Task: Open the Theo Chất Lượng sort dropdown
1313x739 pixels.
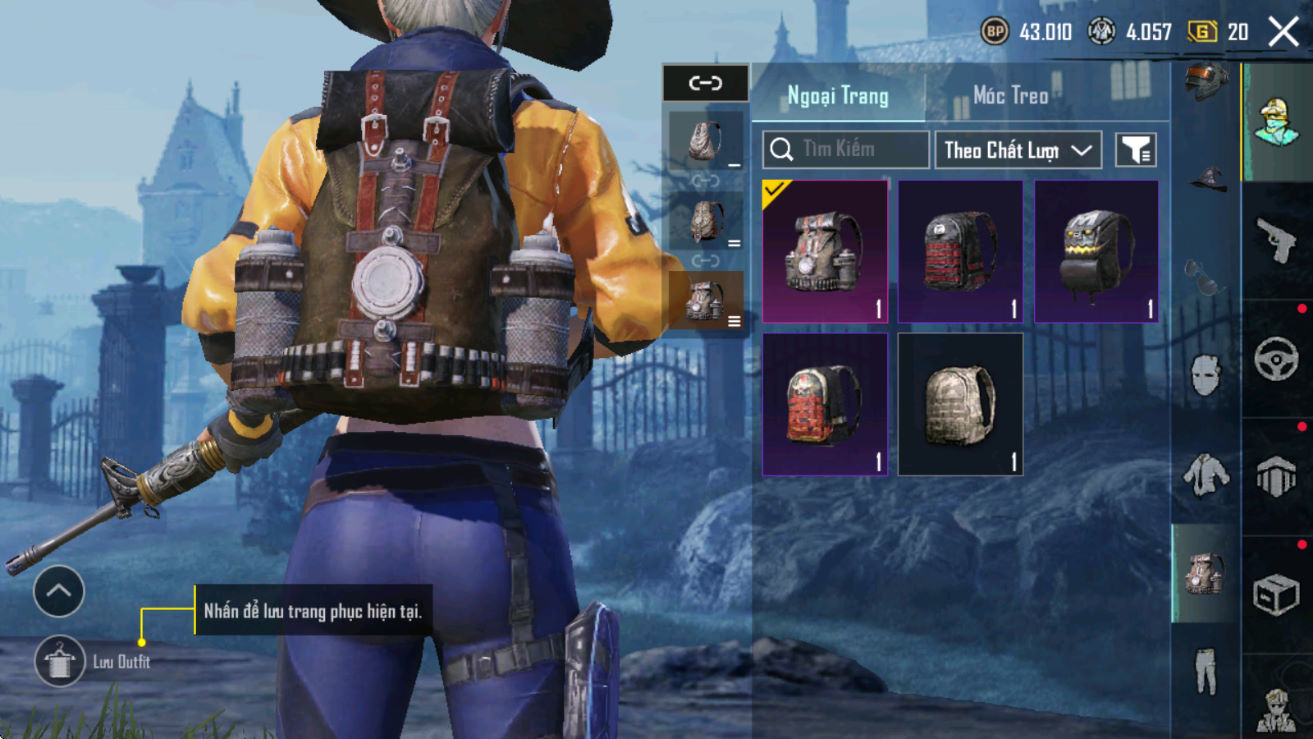Action: [x=1018, y=150]
